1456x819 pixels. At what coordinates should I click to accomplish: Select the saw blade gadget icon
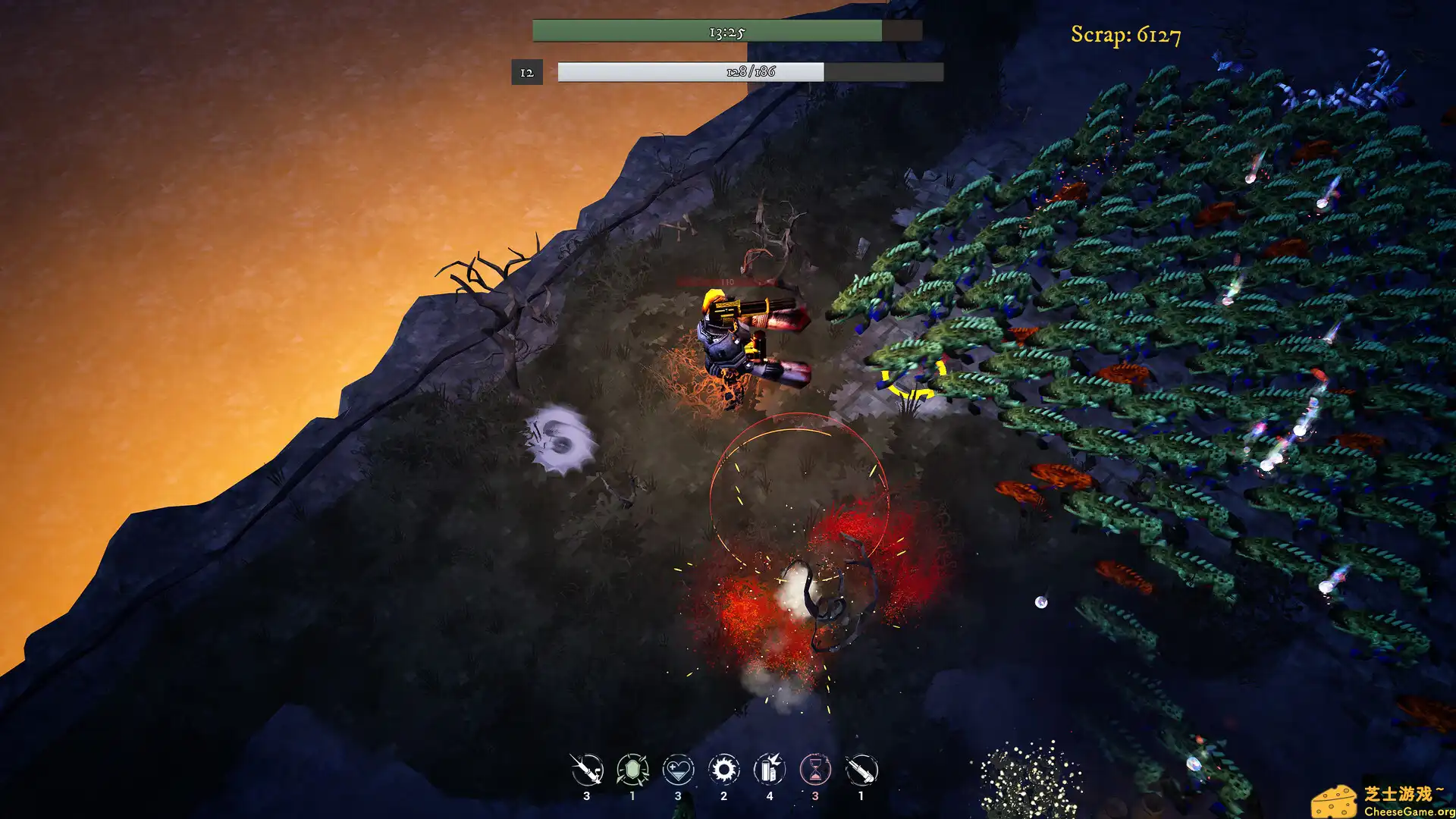[x=724, y=769]
